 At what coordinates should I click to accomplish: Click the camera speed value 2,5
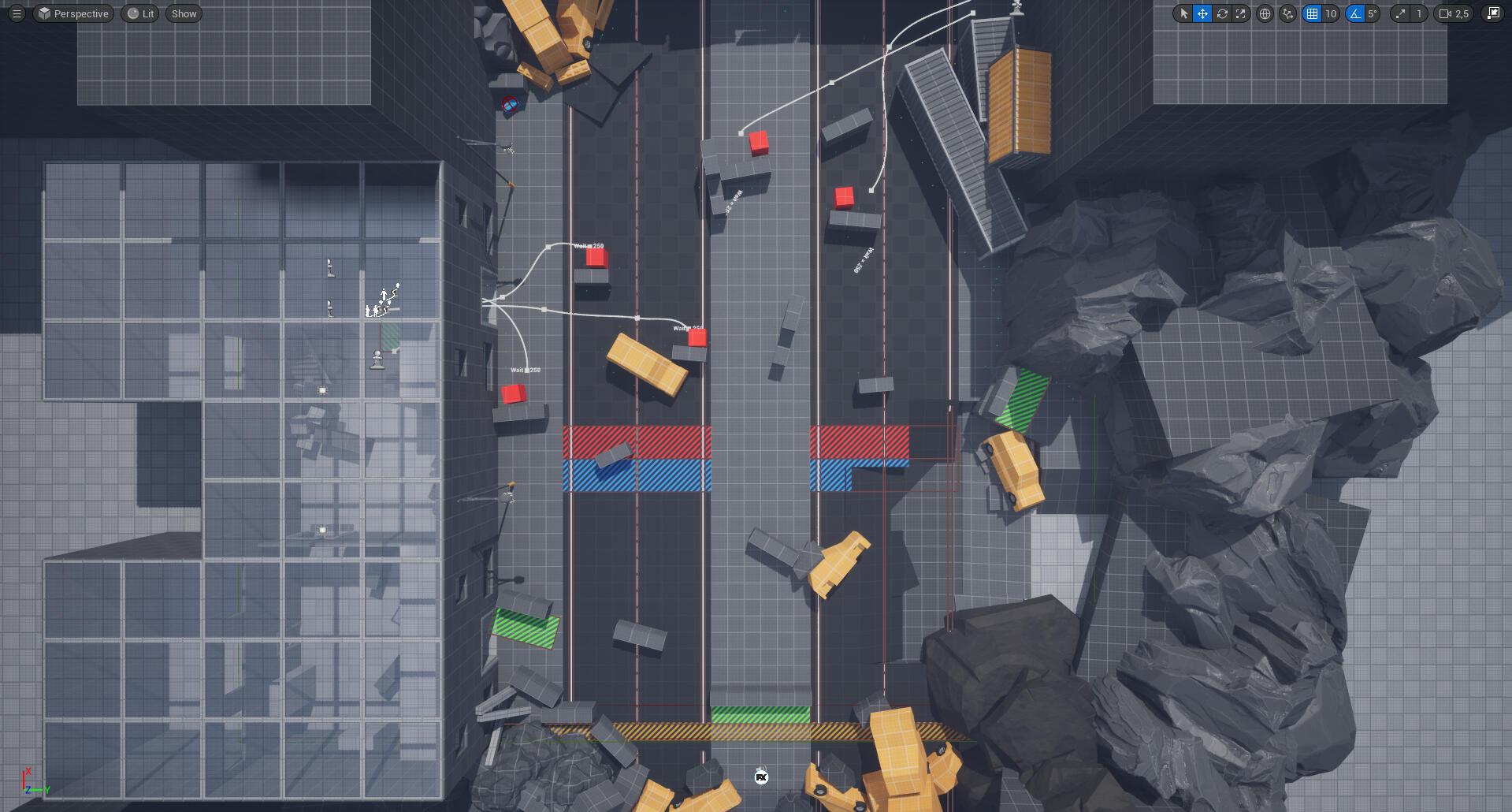(x=1462, y=13)
